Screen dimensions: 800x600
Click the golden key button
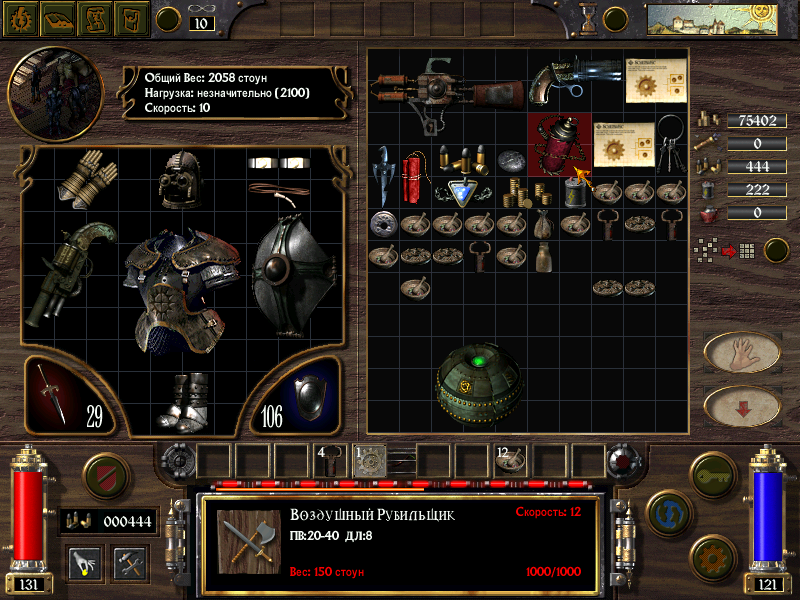[714, 472]
